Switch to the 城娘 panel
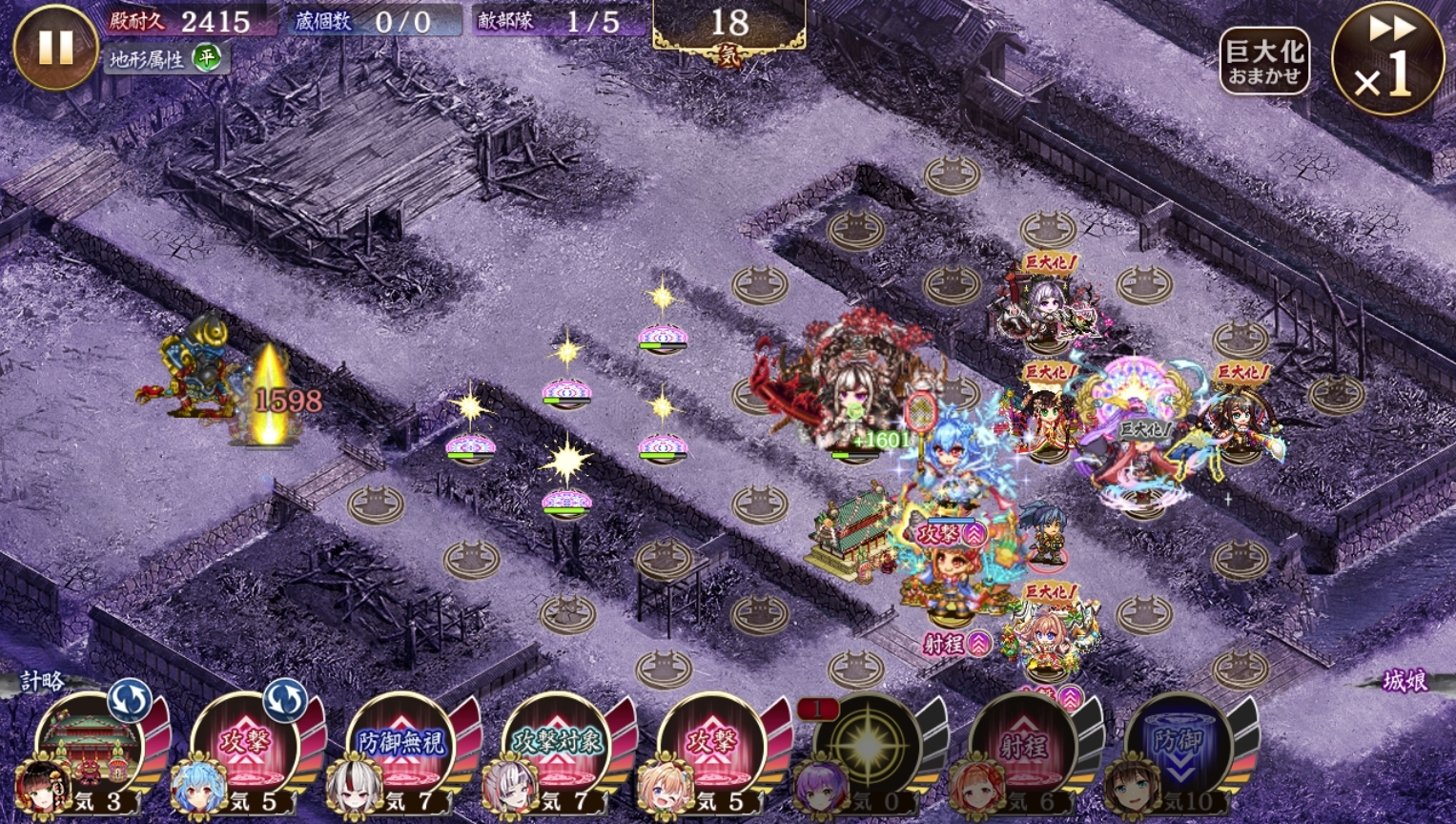Viewport: 1456px width, 824px height. pyautogui.click(x=1405, y=681)
